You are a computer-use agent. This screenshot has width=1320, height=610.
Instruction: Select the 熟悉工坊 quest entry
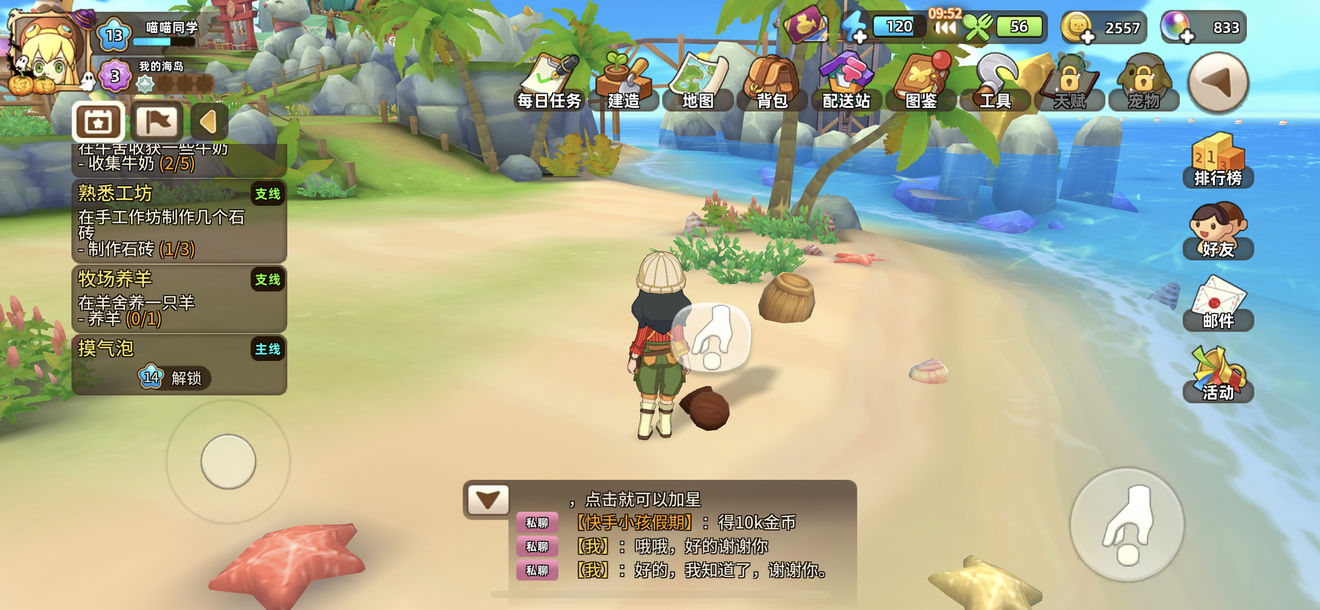[x=179, y=221]
